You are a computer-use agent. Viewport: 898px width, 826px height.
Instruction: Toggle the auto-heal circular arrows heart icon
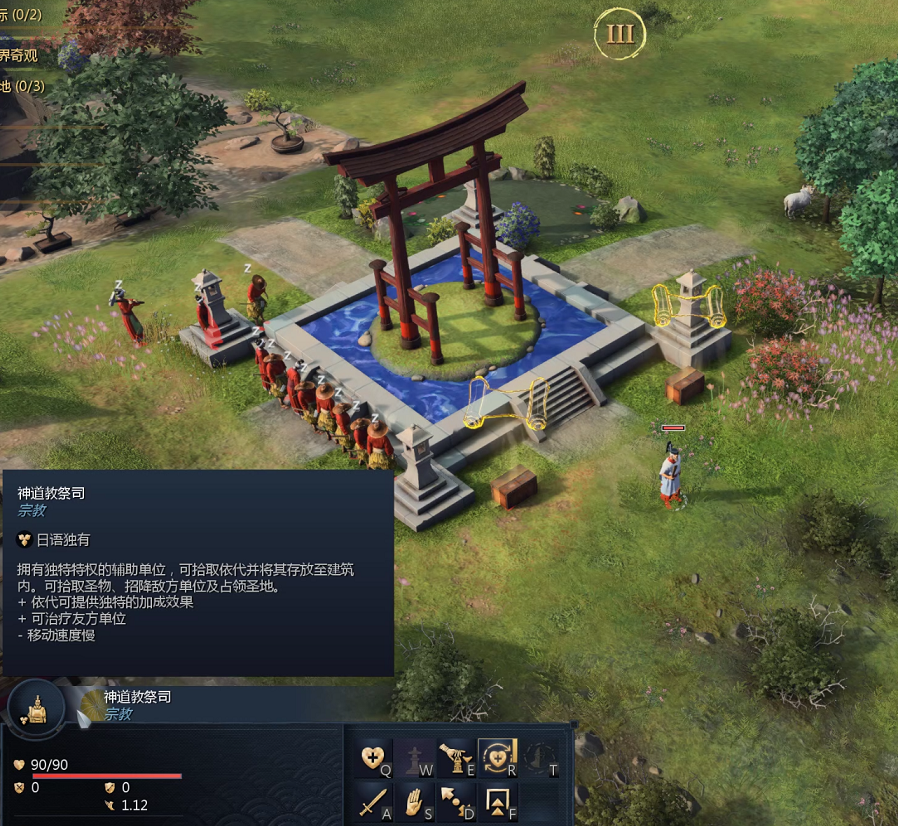[x=497, y=757]
